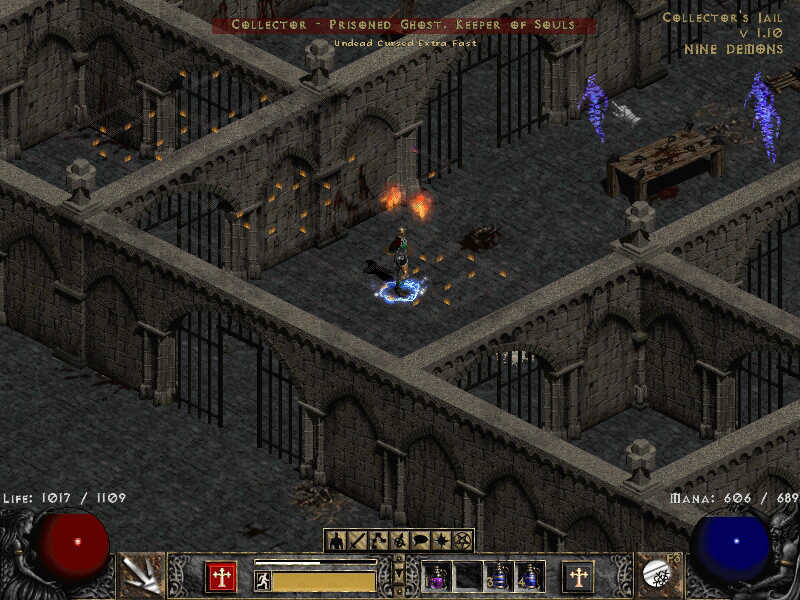The width and height of the screenshot is (800, 600).
Task: Use the blue potion in belt slot 4
Action: click(529, 577)
